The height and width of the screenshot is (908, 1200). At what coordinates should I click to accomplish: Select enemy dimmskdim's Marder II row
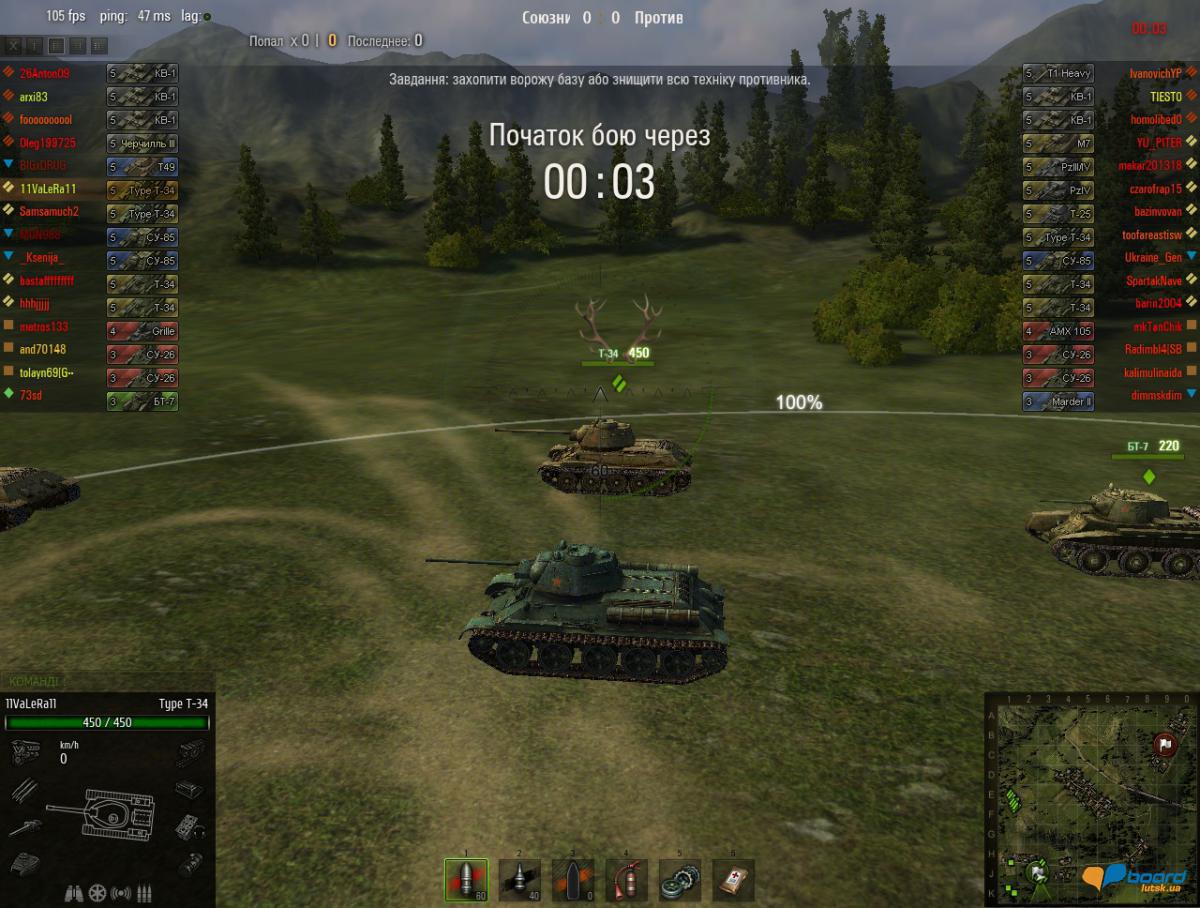tap(1156, 396)
